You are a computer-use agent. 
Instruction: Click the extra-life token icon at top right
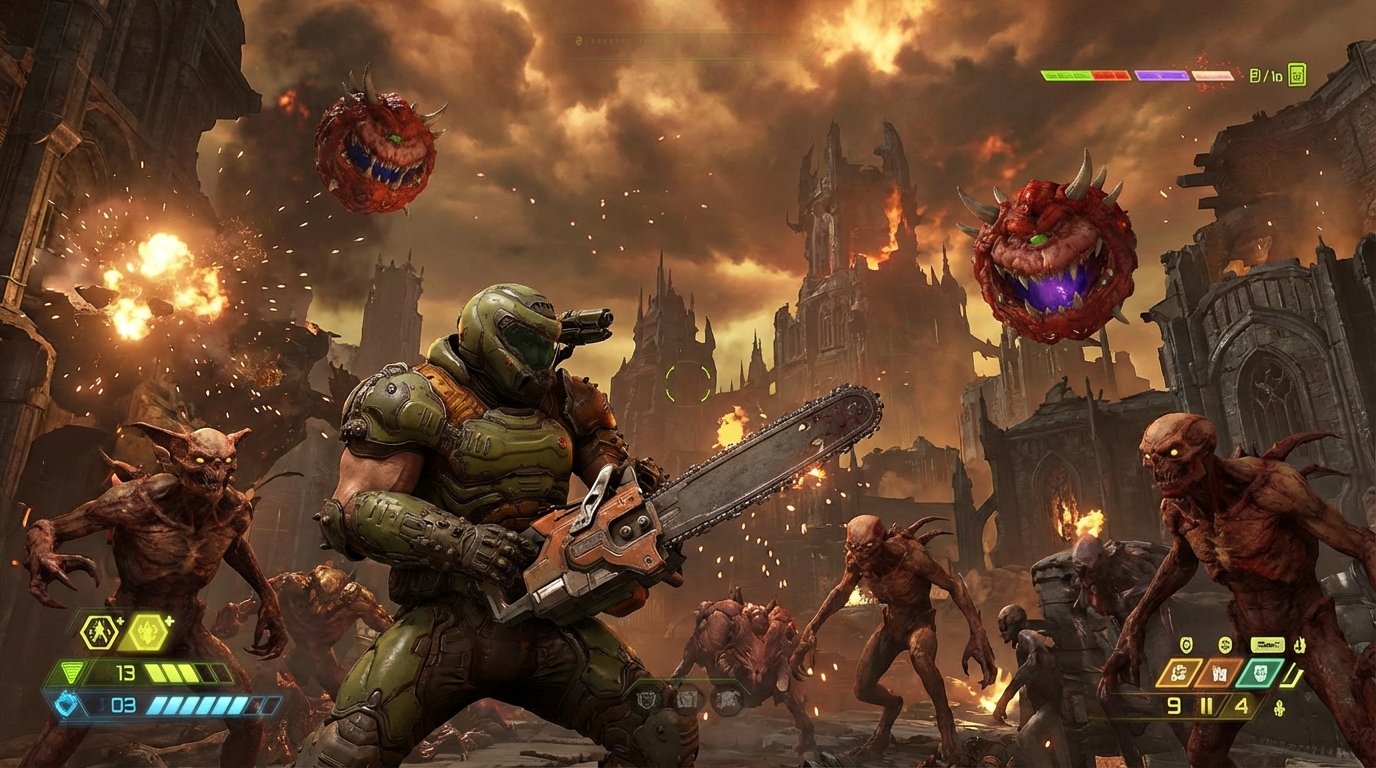[x=1297, y=75]
